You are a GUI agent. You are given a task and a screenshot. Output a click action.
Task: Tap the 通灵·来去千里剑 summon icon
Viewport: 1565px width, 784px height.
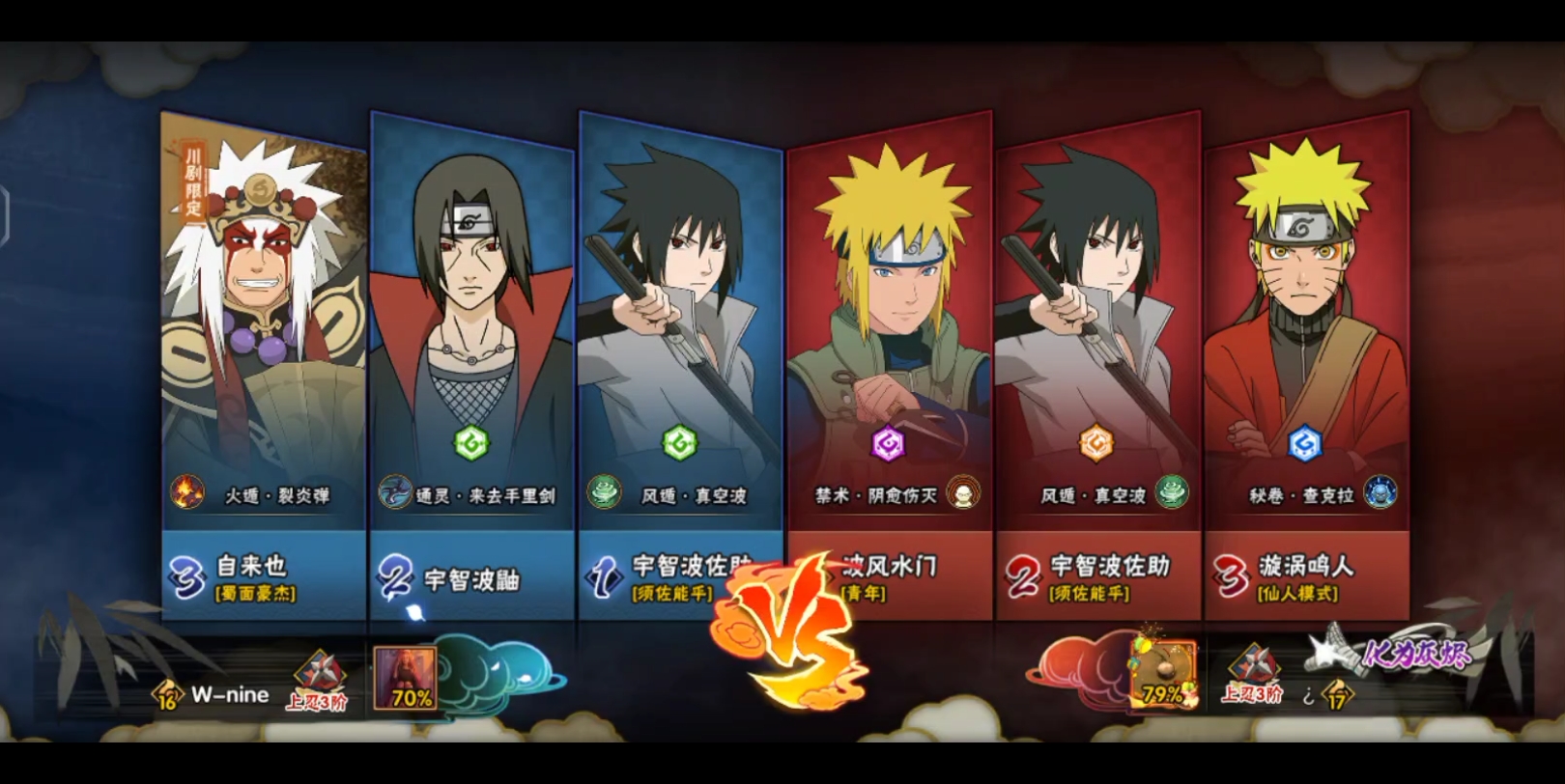[x=395, y=492]
